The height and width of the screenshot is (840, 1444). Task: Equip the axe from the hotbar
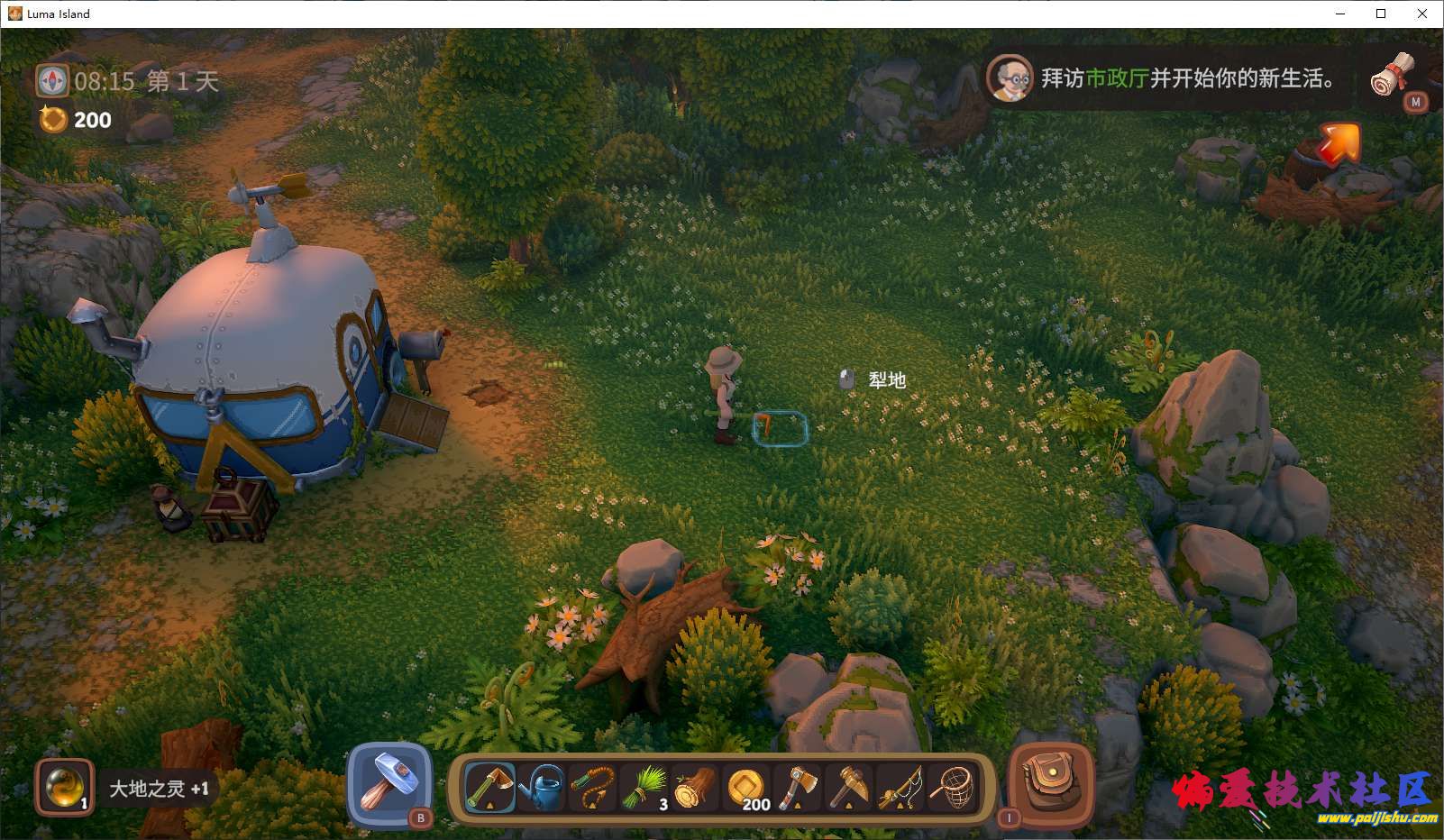799,788
